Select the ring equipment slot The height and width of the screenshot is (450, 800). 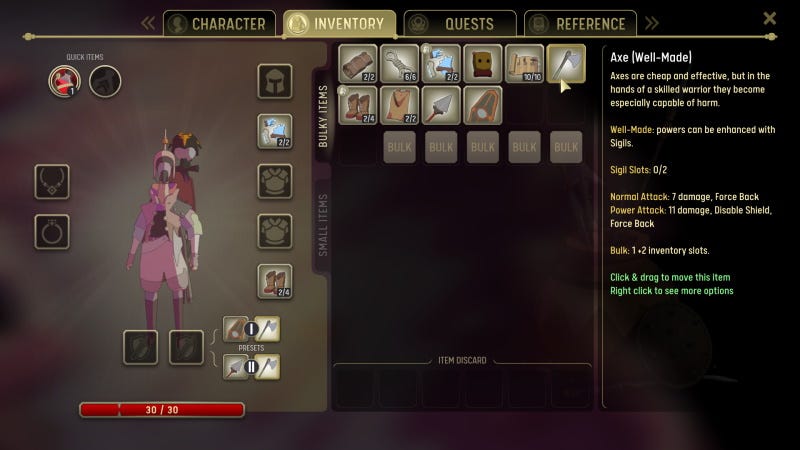[x=52, y=231]
